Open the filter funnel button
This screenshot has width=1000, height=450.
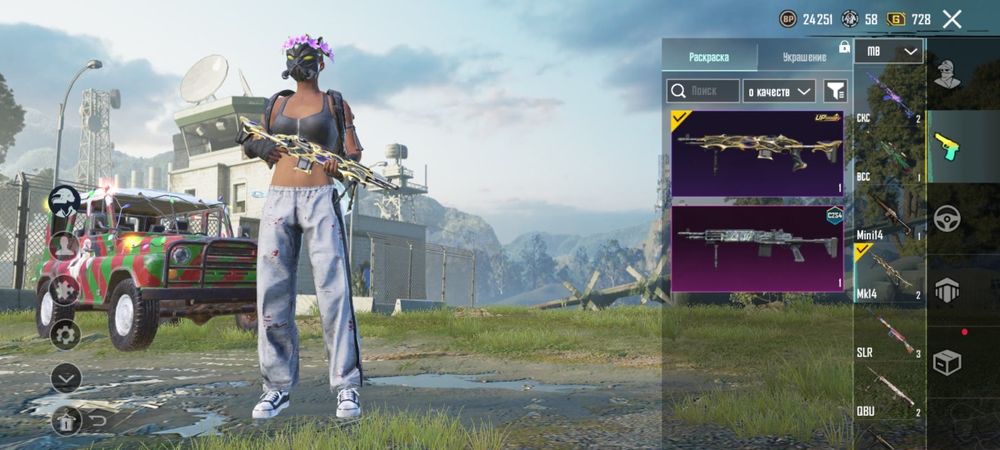click(x=835, y=91)
